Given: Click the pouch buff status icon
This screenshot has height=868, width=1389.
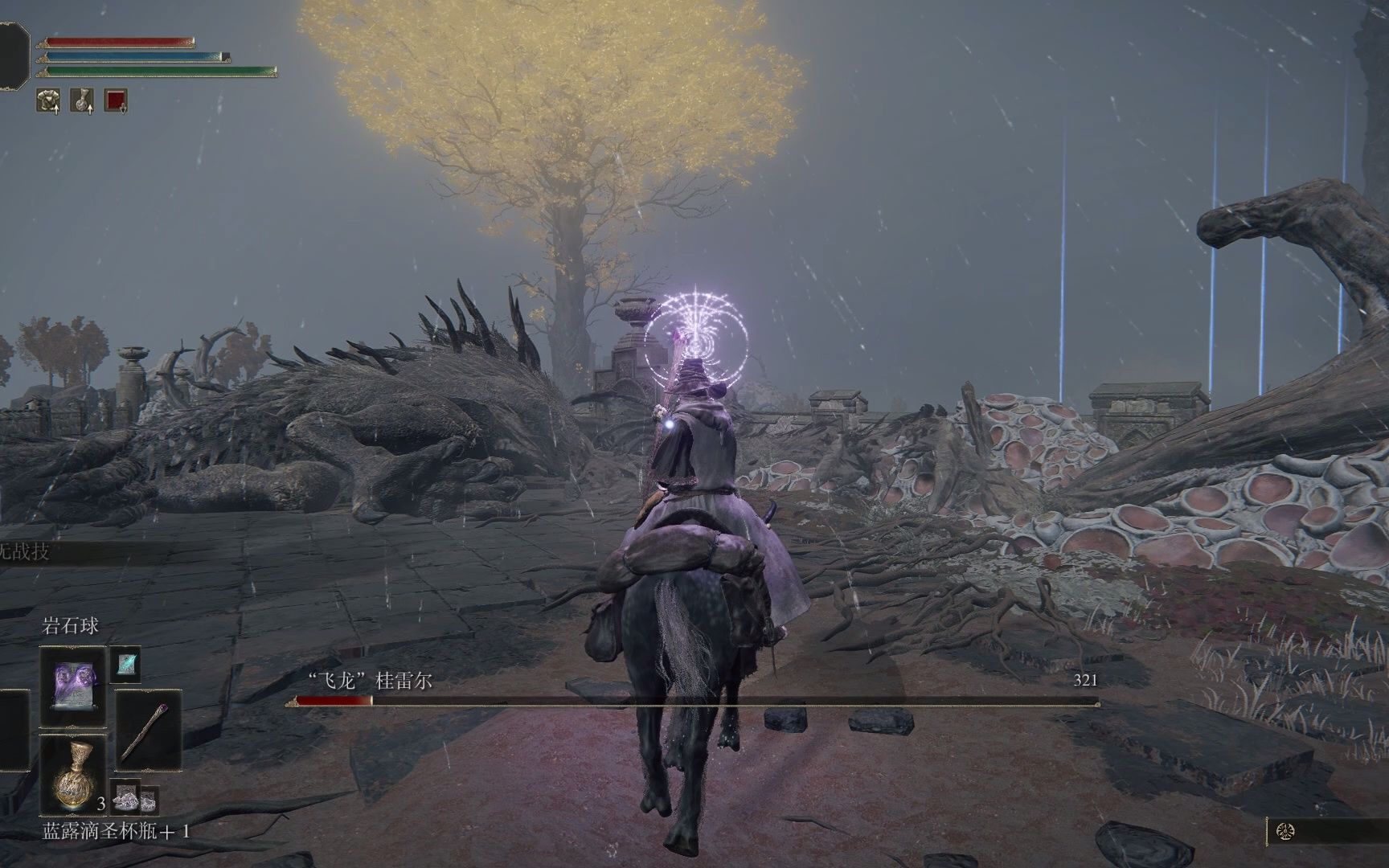Looking at the screenshot, I should [x=82, y=100].
